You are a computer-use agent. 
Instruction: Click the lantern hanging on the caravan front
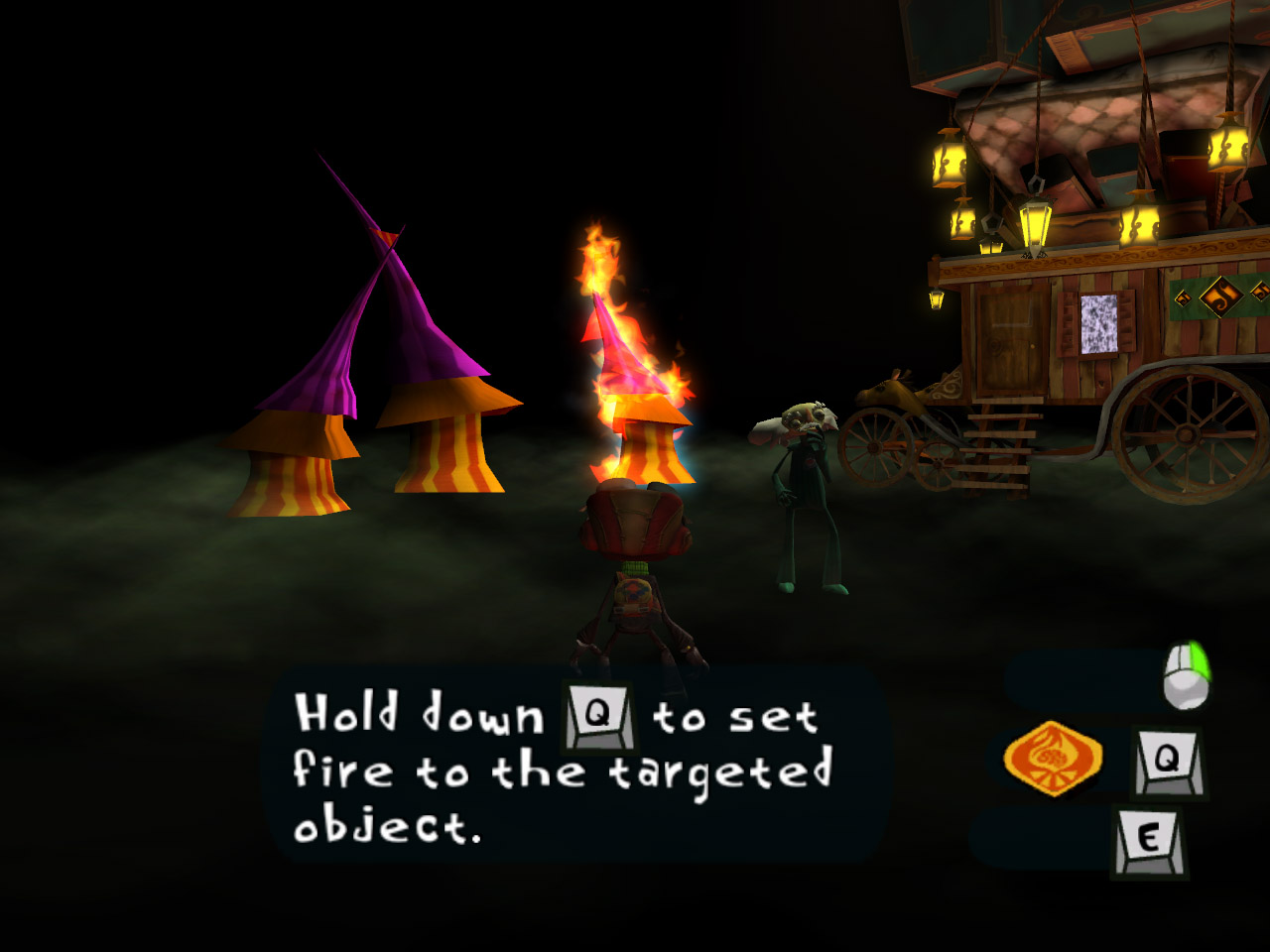coord(937,297)
